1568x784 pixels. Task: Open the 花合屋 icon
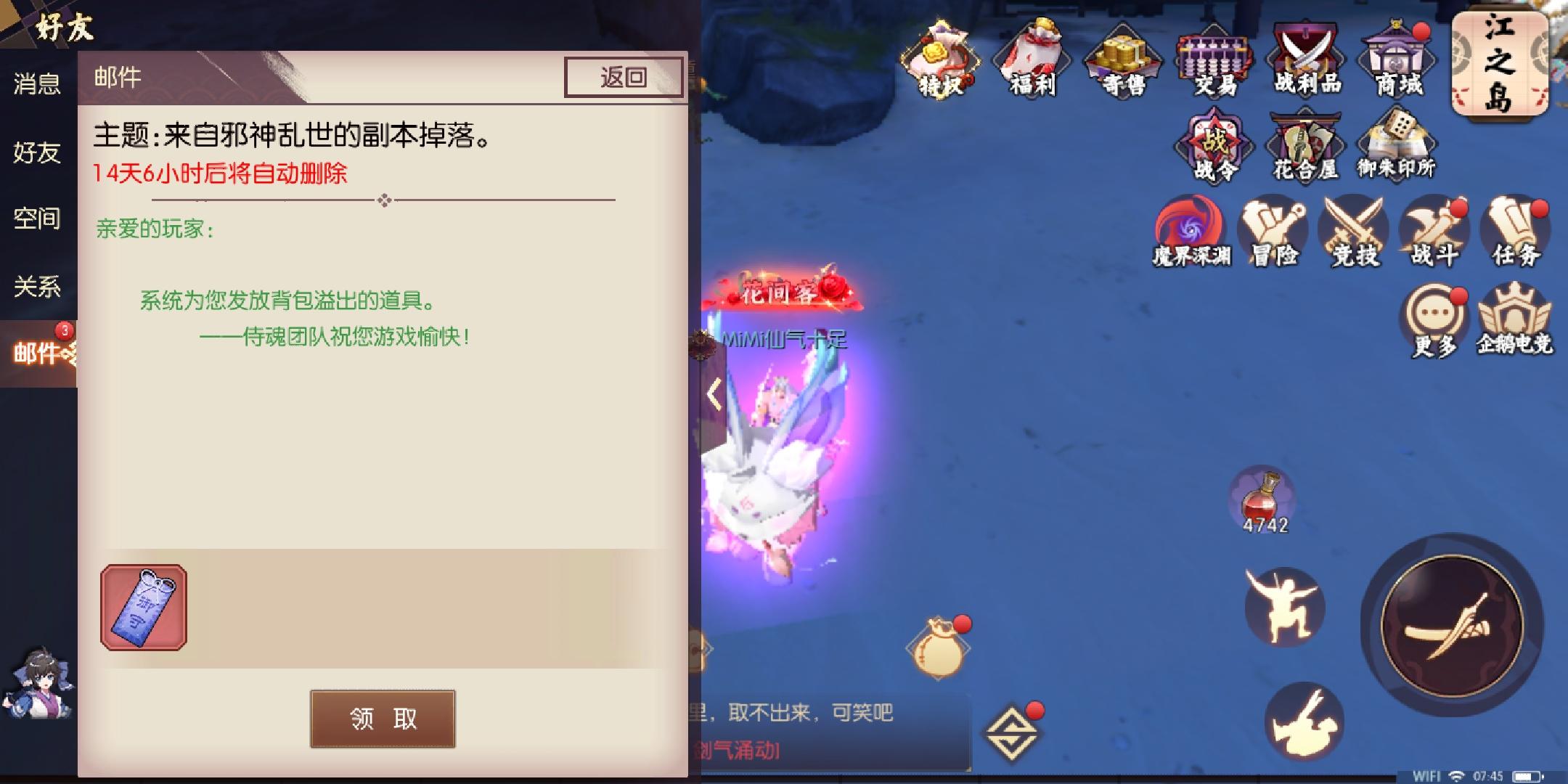1305,145
